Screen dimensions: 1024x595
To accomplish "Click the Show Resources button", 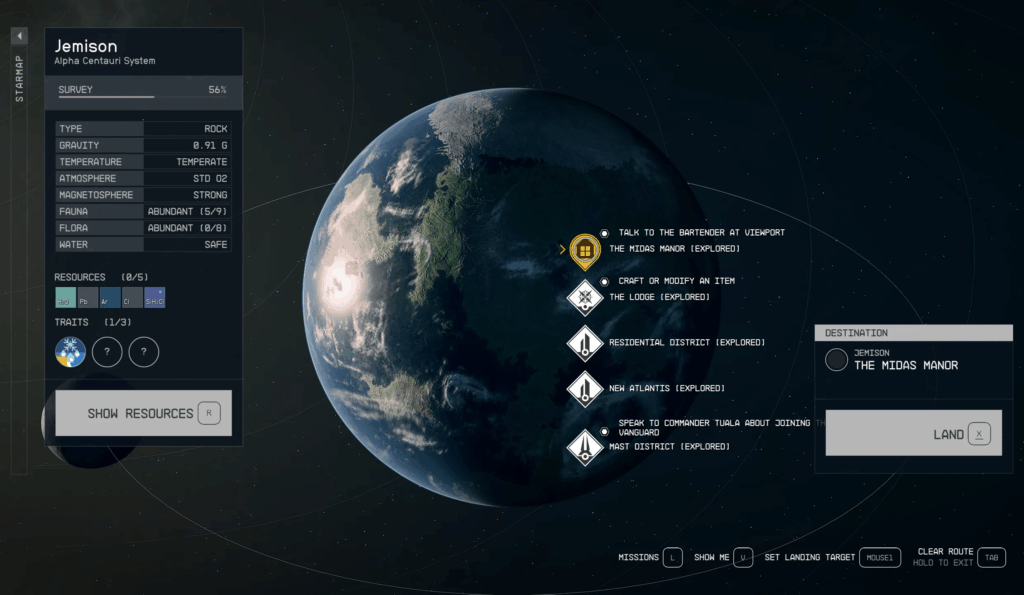I will tap(143, 413).
